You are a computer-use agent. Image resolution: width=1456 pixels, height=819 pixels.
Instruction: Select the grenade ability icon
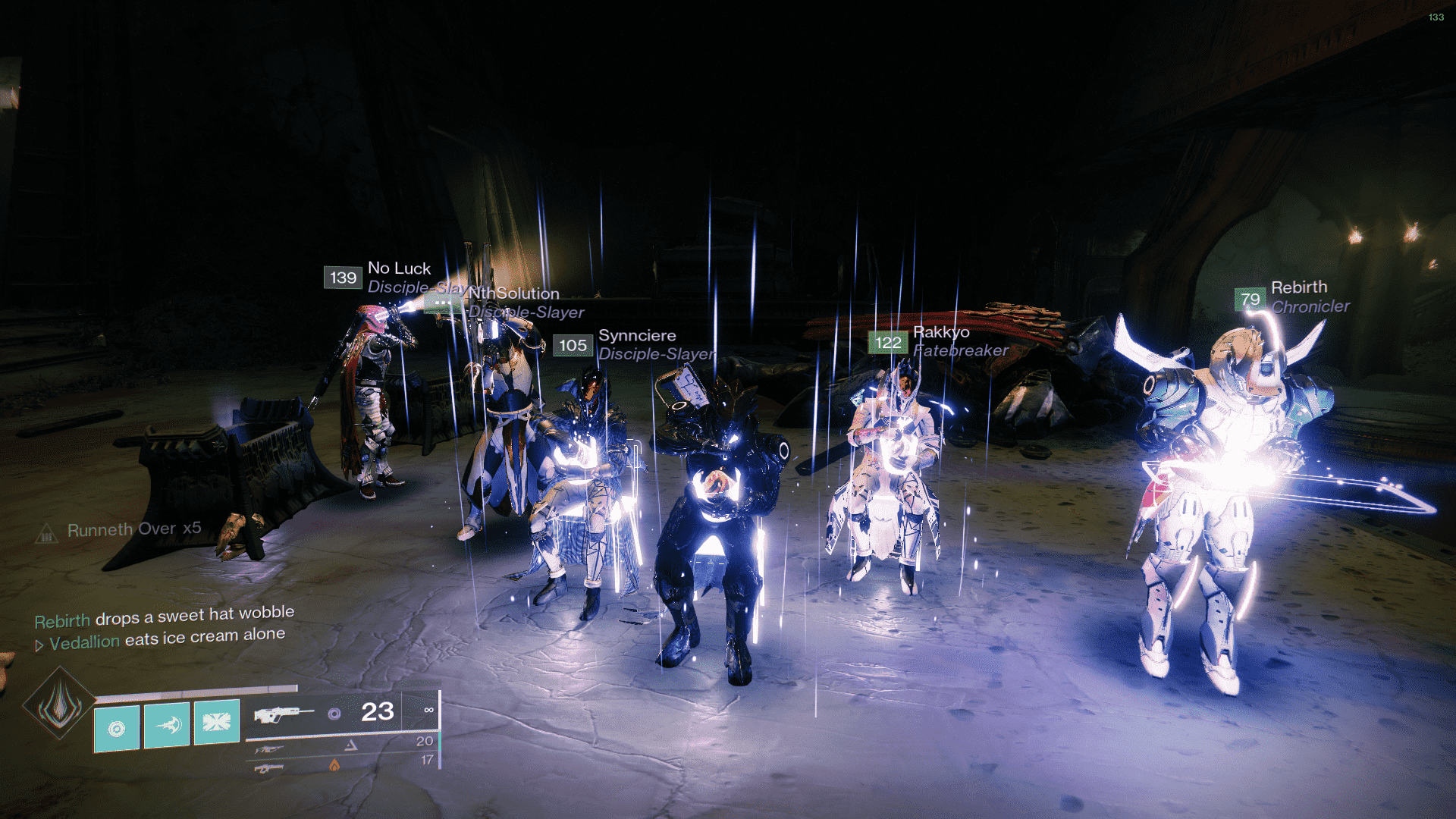117,726
